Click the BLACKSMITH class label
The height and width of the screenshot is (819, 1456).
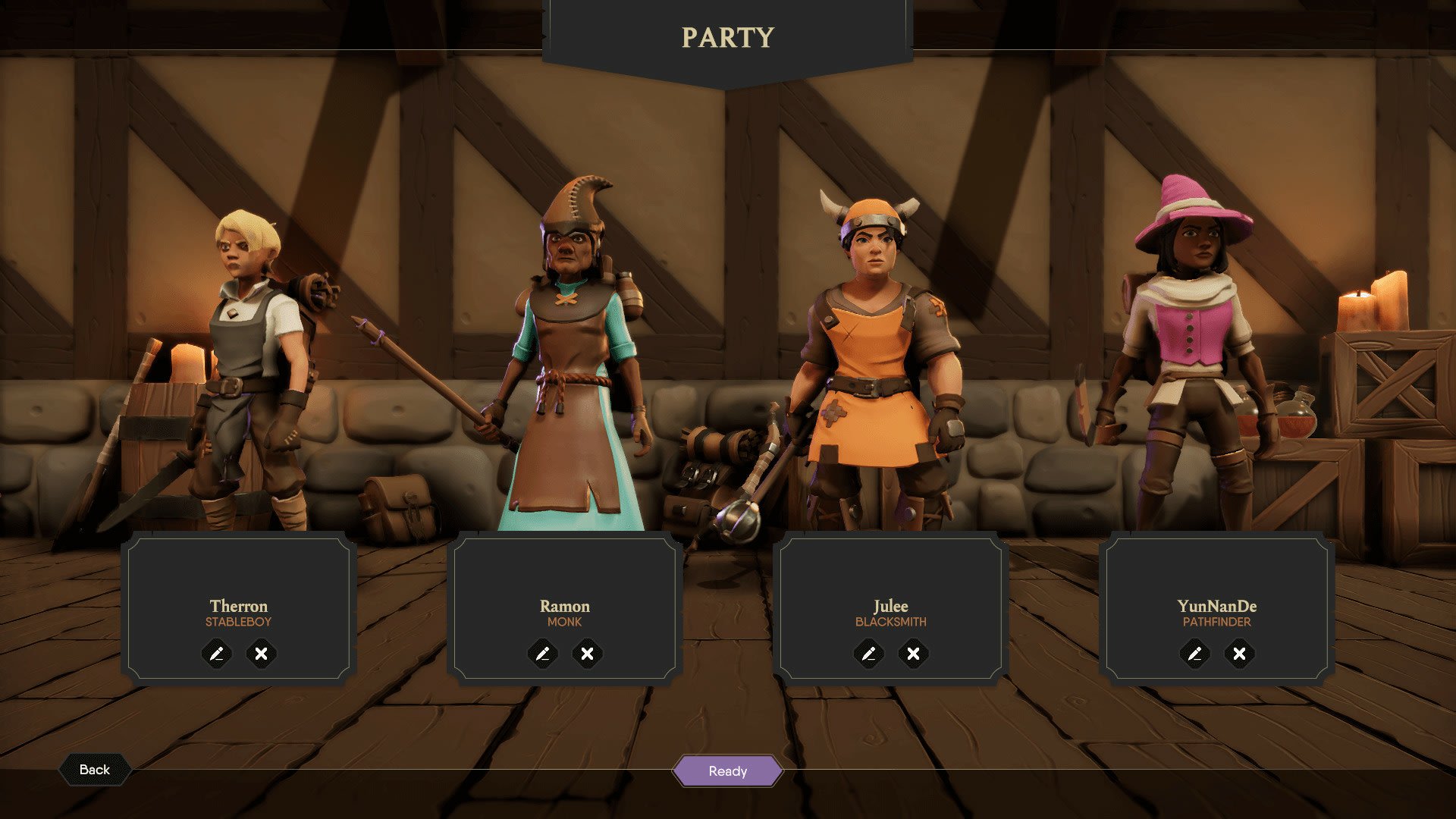coord(891,623)
